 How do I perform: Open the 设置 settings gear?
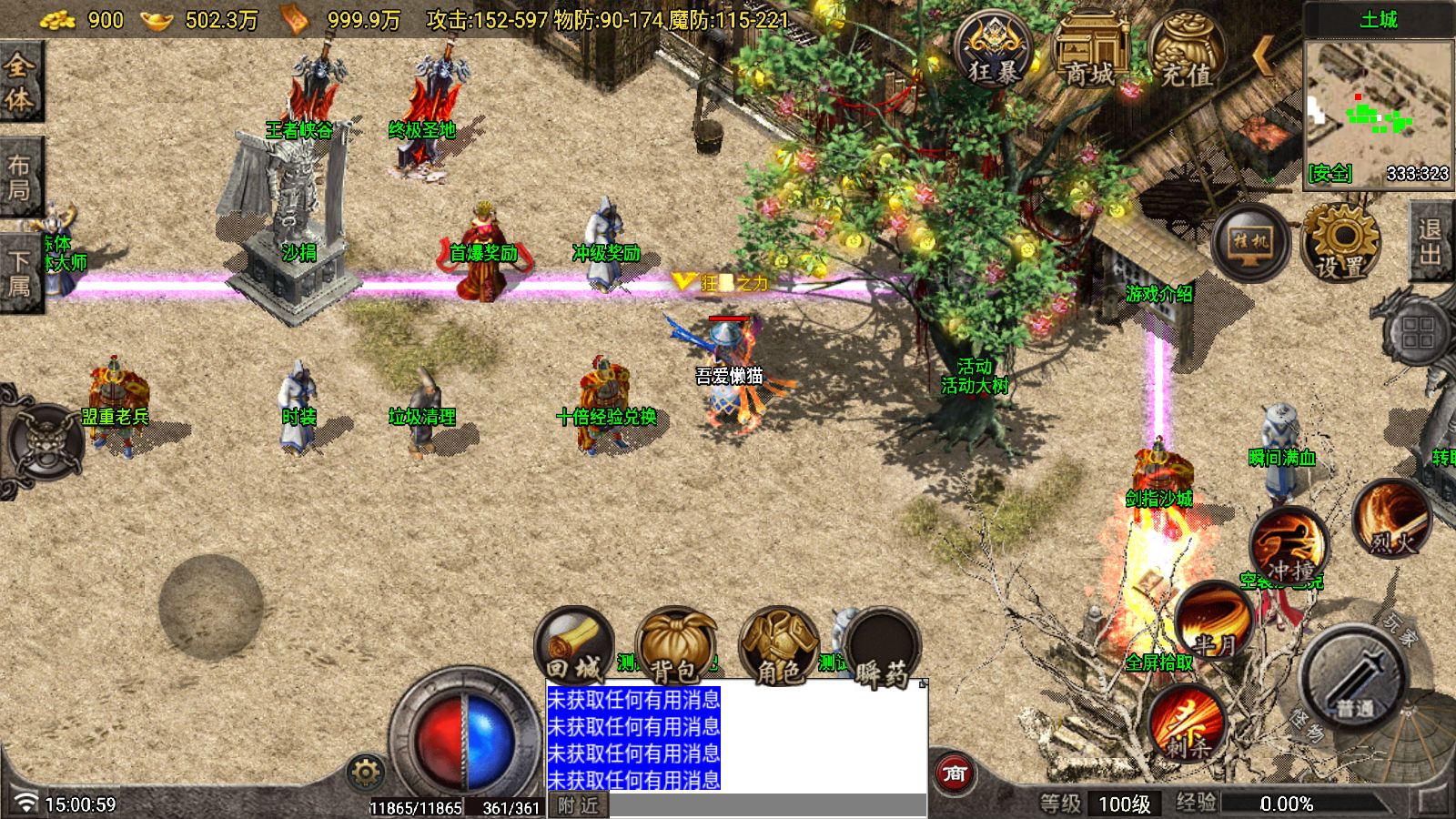point(1340,242)
